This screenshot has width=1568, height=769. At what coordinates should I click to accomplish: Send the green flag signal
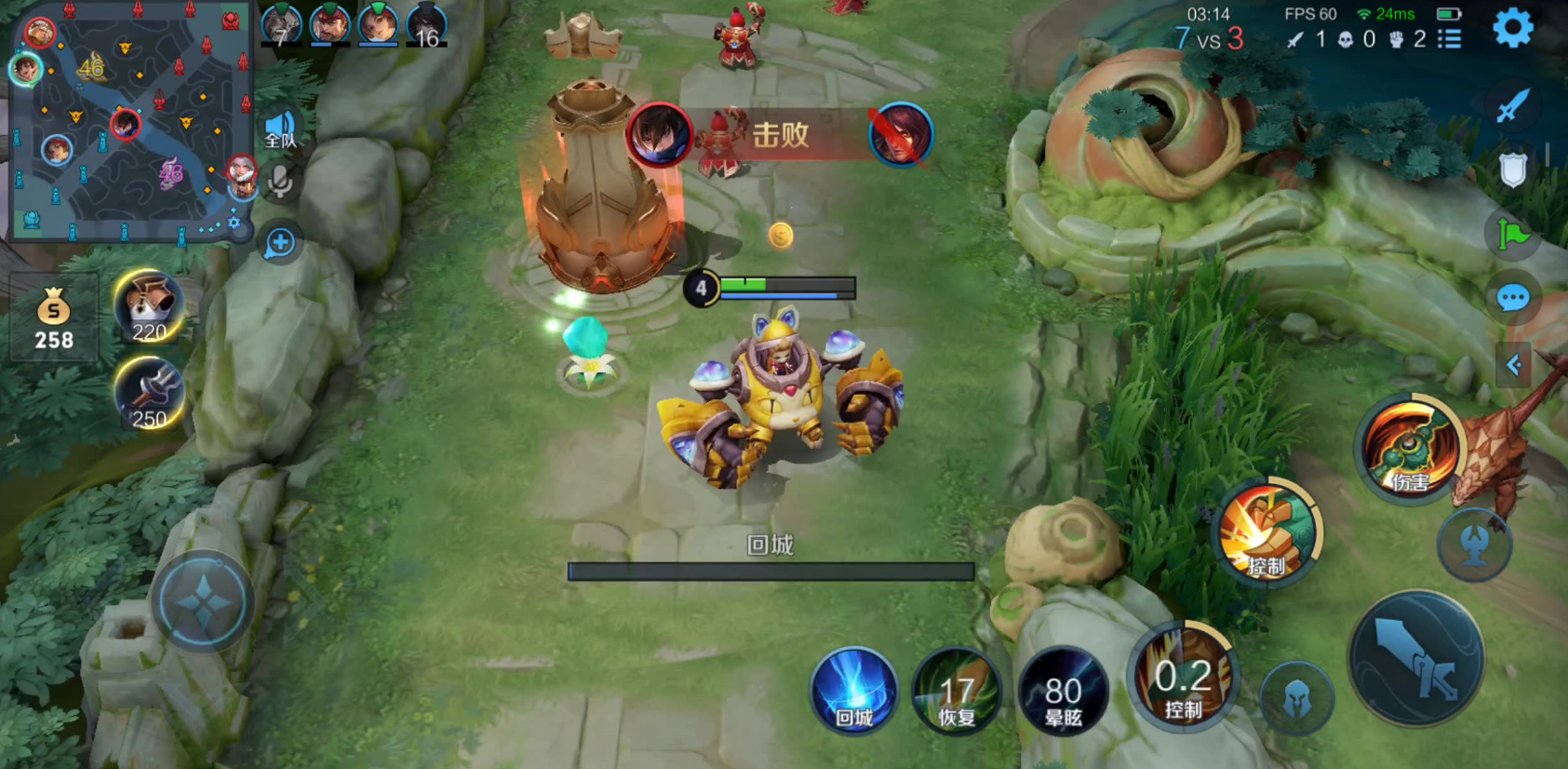[1512, 234]
